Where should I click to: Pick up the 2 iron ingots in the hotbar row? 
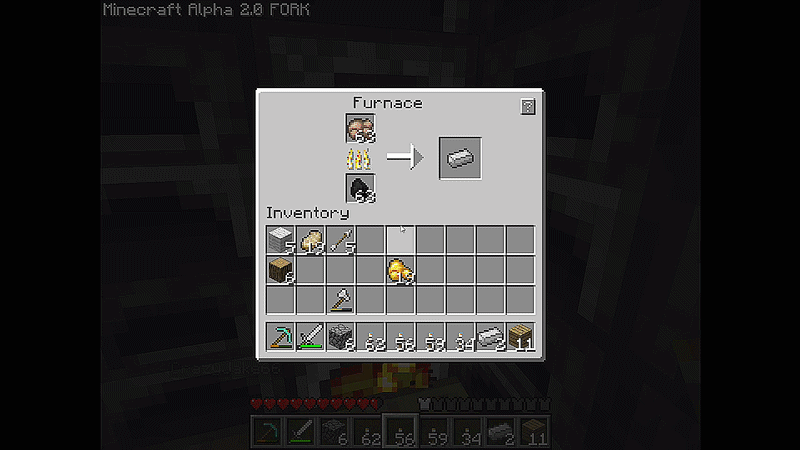[491, 337]
